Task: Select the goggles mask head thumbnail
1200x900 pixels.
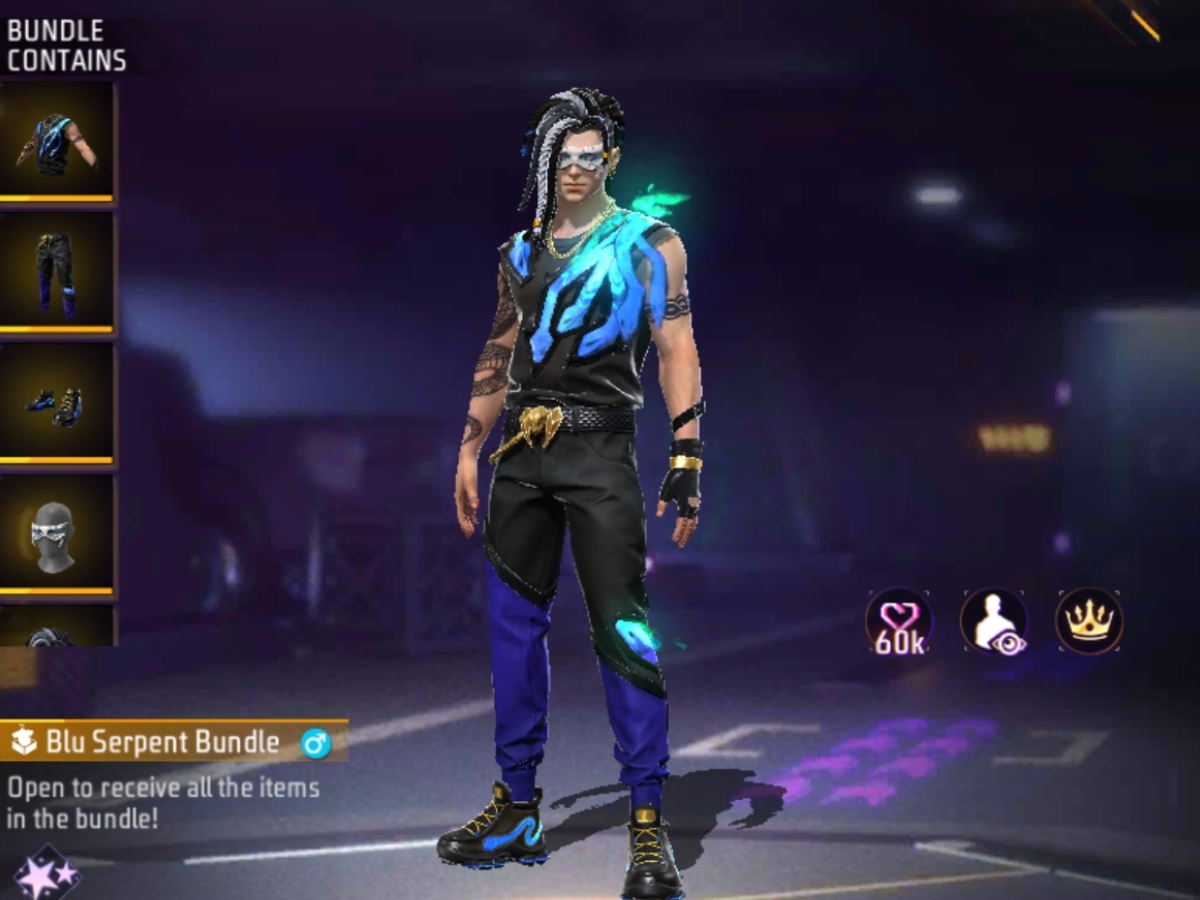Action: (57, 536)
